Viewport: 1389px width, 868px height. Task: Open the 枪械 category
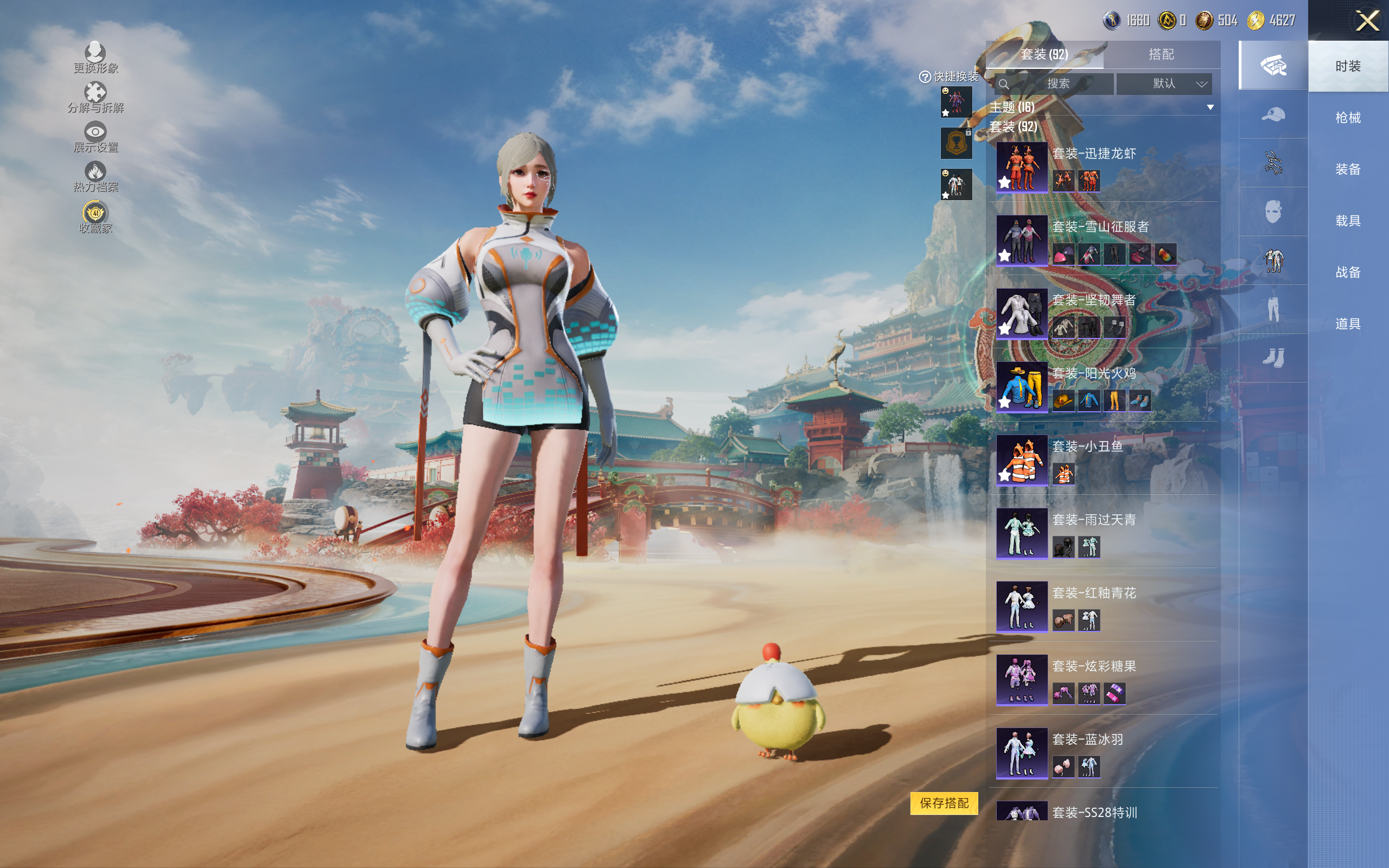tap(1347, 118)
